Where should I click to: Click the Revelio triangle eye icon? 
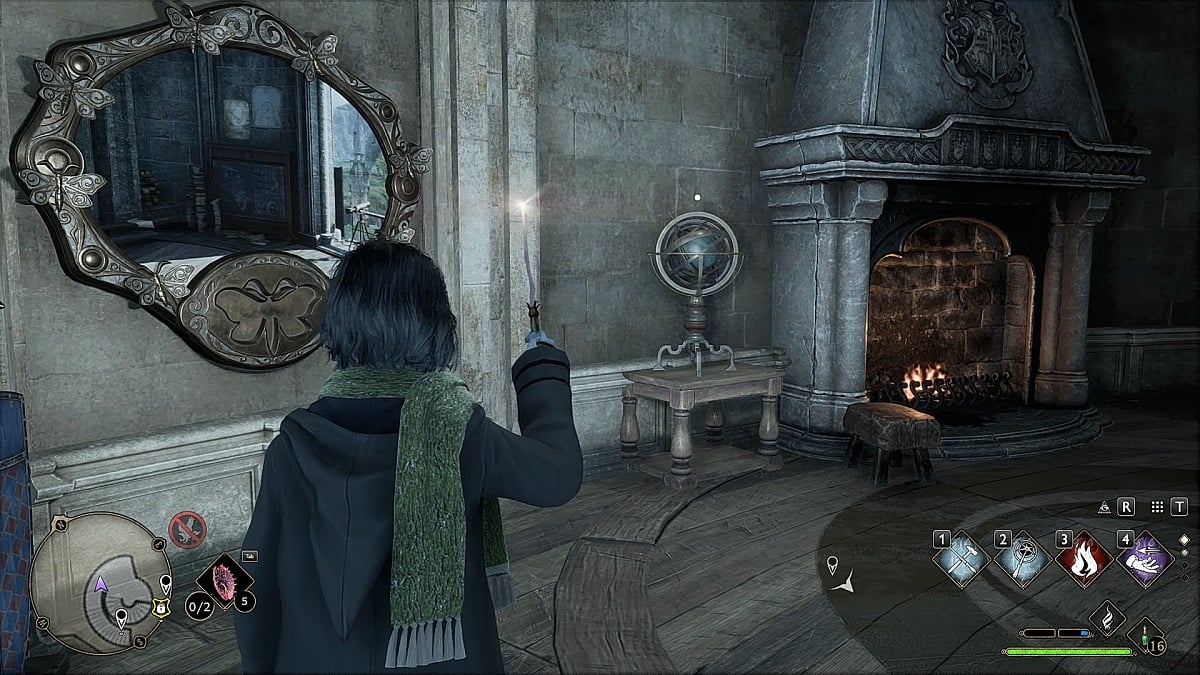[1103, 507]
